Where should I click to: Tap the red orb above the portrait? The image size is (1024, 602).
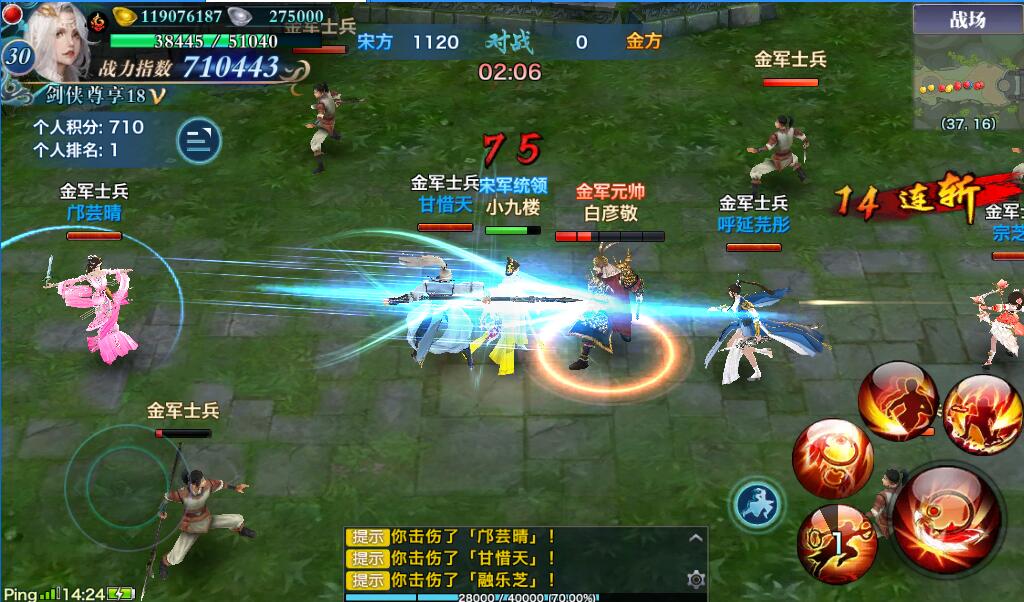pyautogui.click(x=12, y=13)
